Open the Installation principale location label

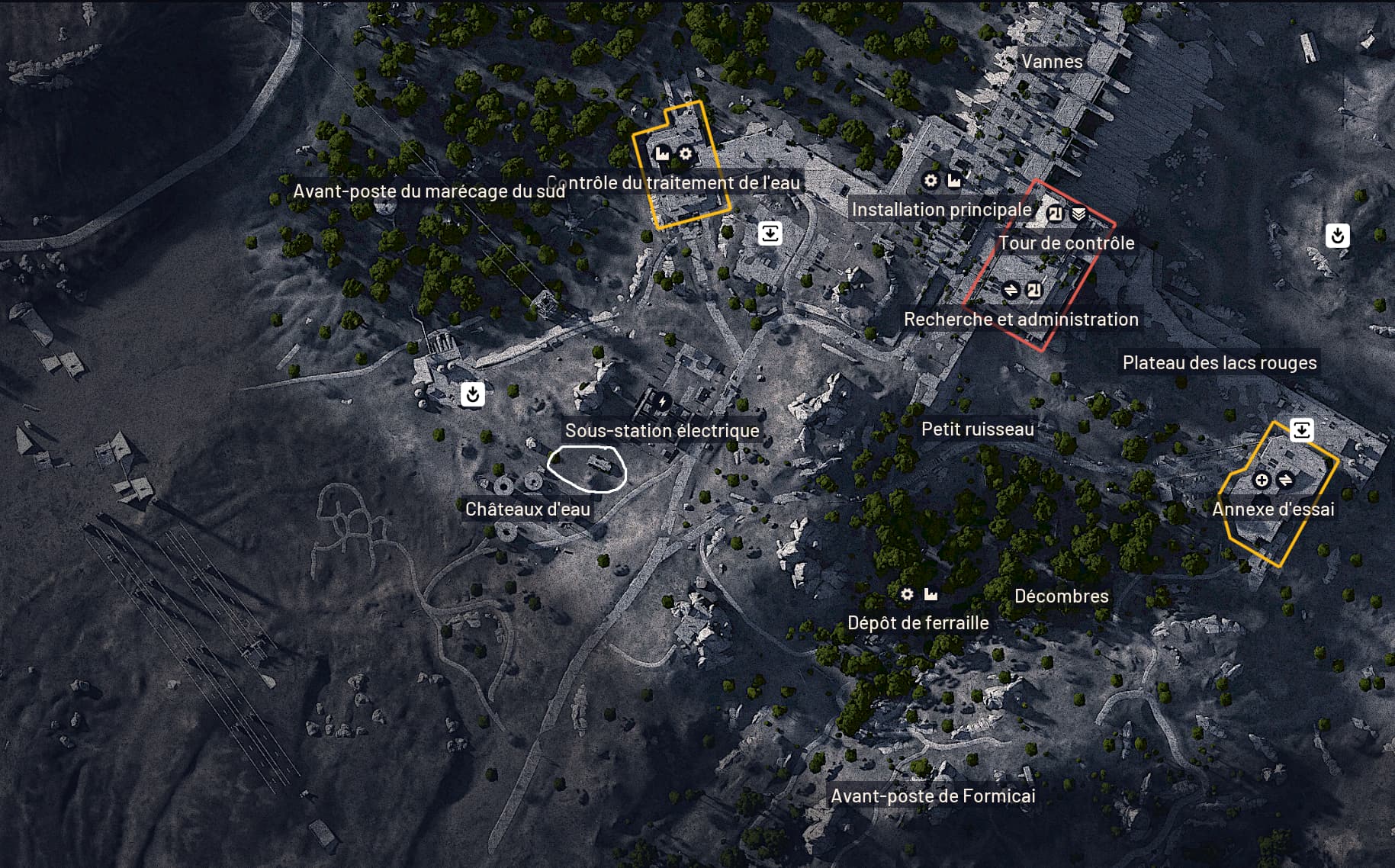tap(941, 210)
